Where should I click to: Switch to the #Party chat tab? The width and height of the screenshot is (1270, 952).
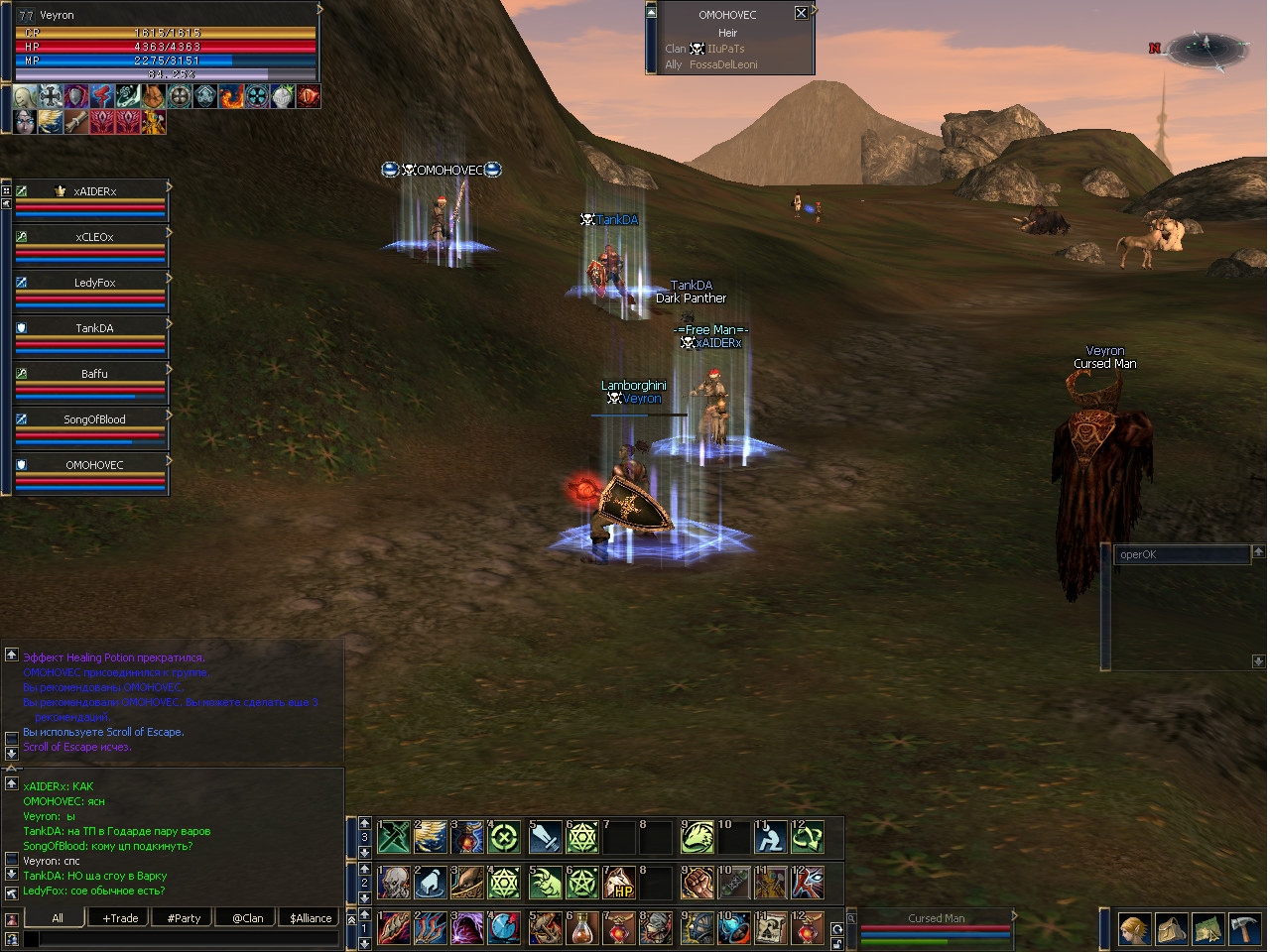tap(184, 918)
